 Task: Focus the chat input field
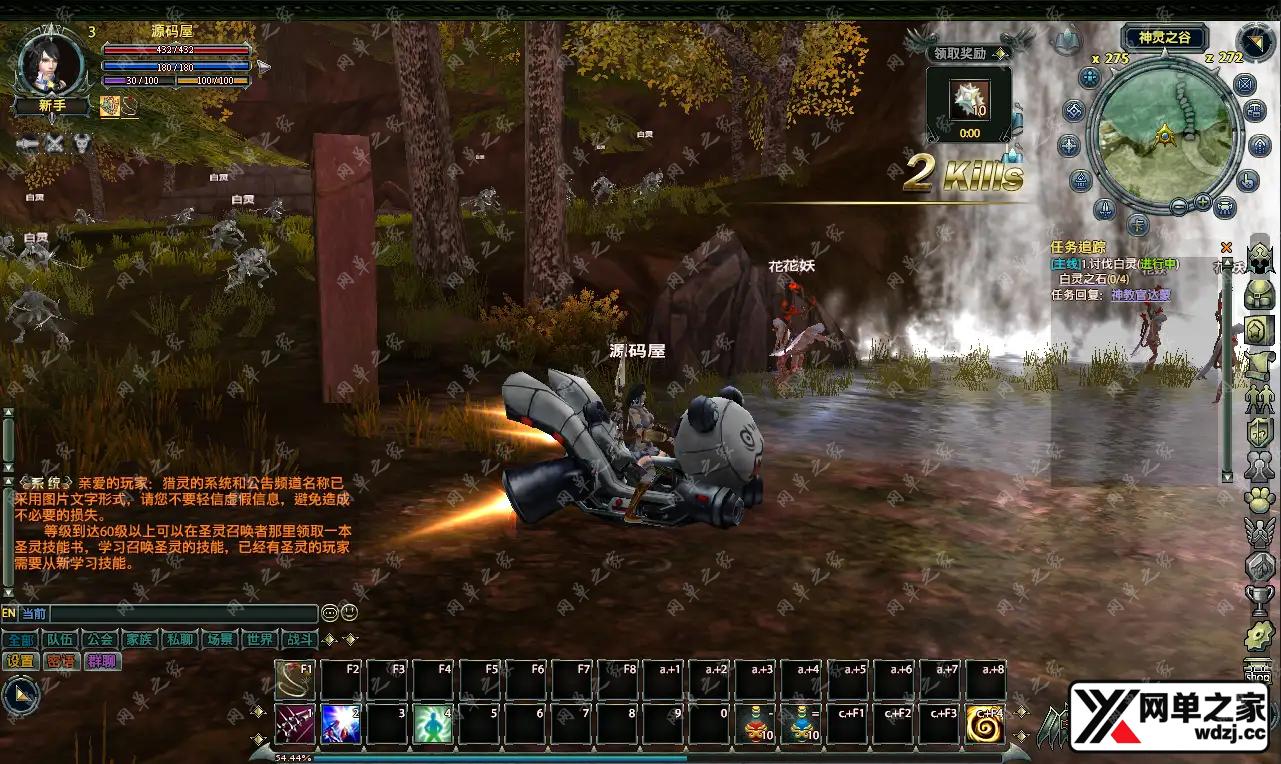(x=183, y=614)
